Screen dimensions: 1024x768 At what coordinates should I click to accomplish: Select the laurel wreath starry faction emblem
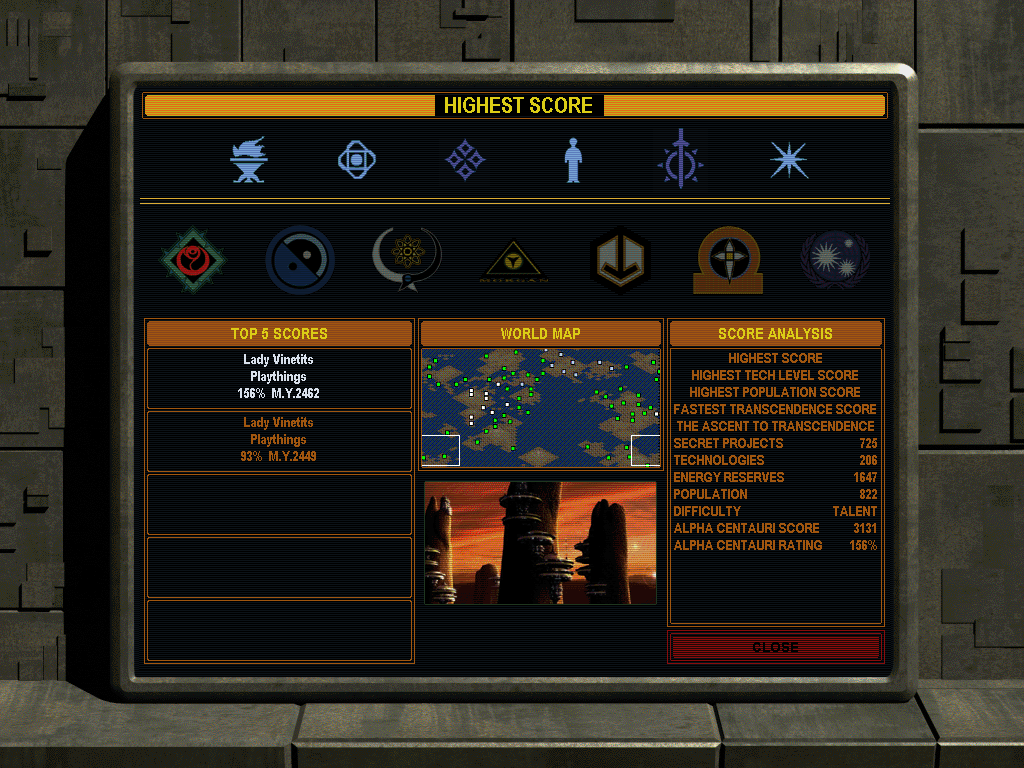click(835, 260)
